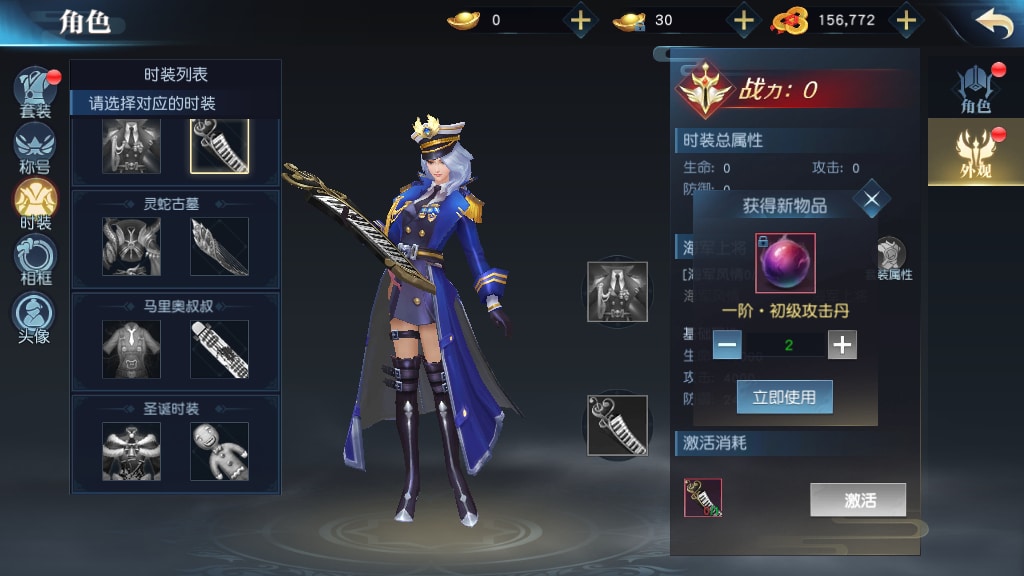Screen dimensions: 1024x576
Task: Select the highlighted keyboard weapon costume
Action: coord(219,145)
